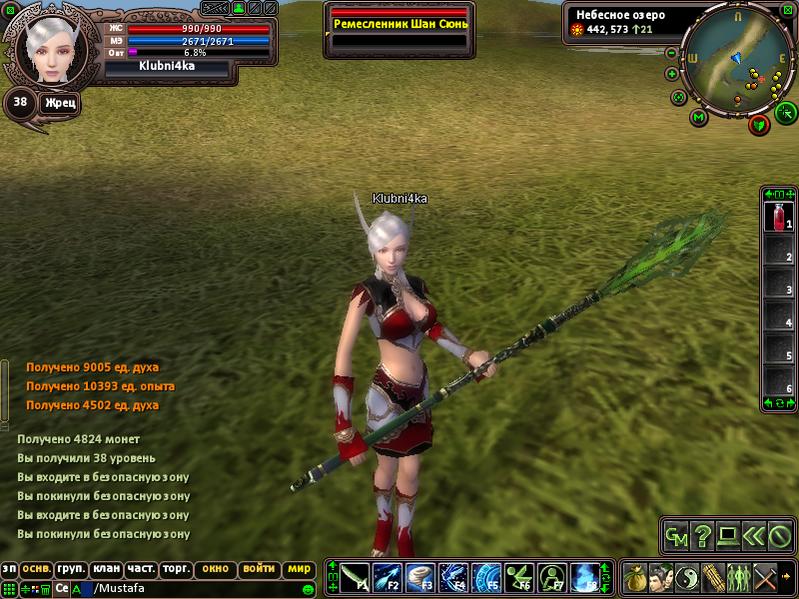The width and height of the screenshot is (799, 599).
Task: Open the yin-yang skills icon
Action: coord(689,577)
